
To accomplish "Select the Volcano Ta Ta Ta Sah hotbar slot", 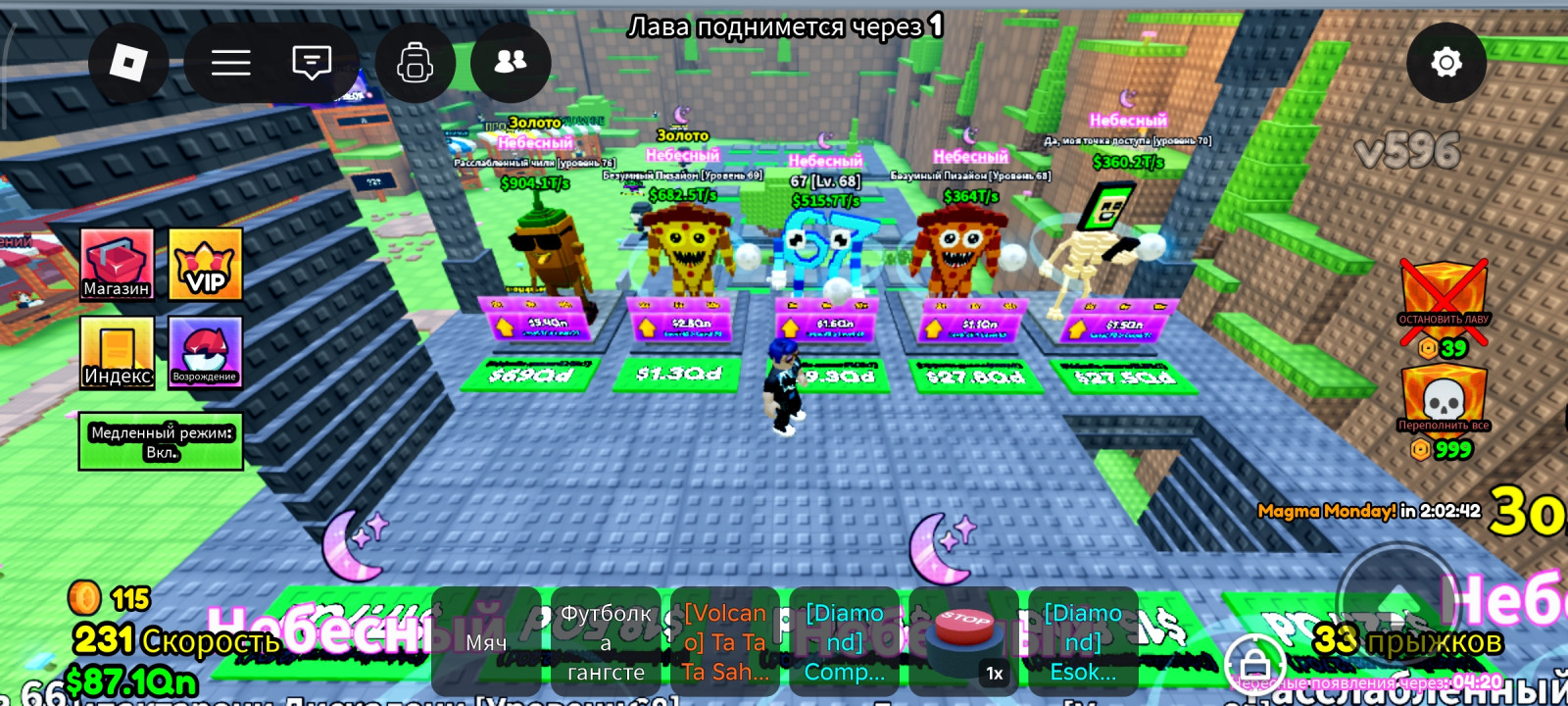I will pos(725,641).
